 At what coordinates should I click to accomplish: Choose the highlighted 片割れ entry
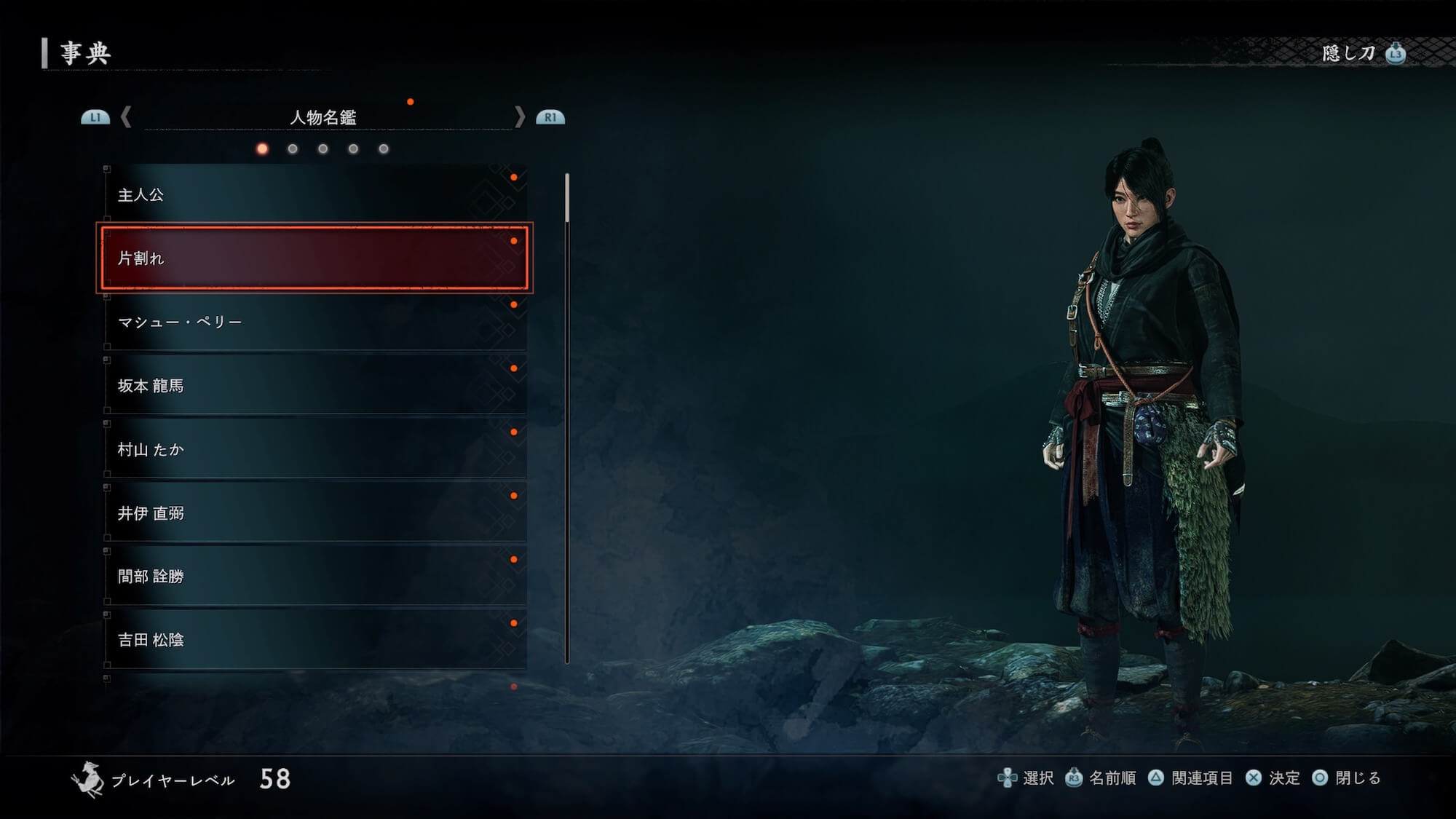tap(314, 258)
